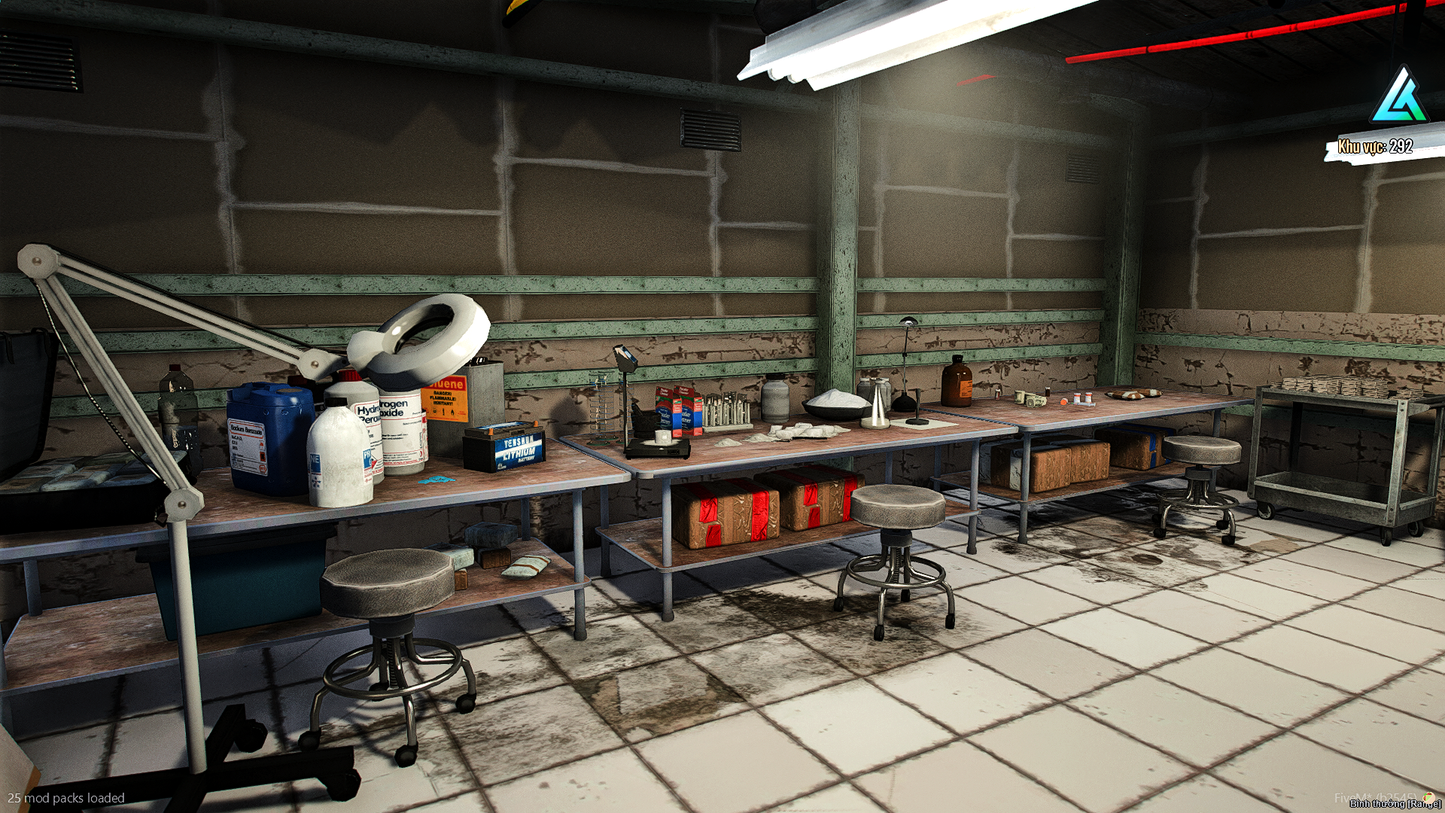Click the pie chart indicator near FiveM watermark
1445x813 pixels.
(x=1429, y=798)
